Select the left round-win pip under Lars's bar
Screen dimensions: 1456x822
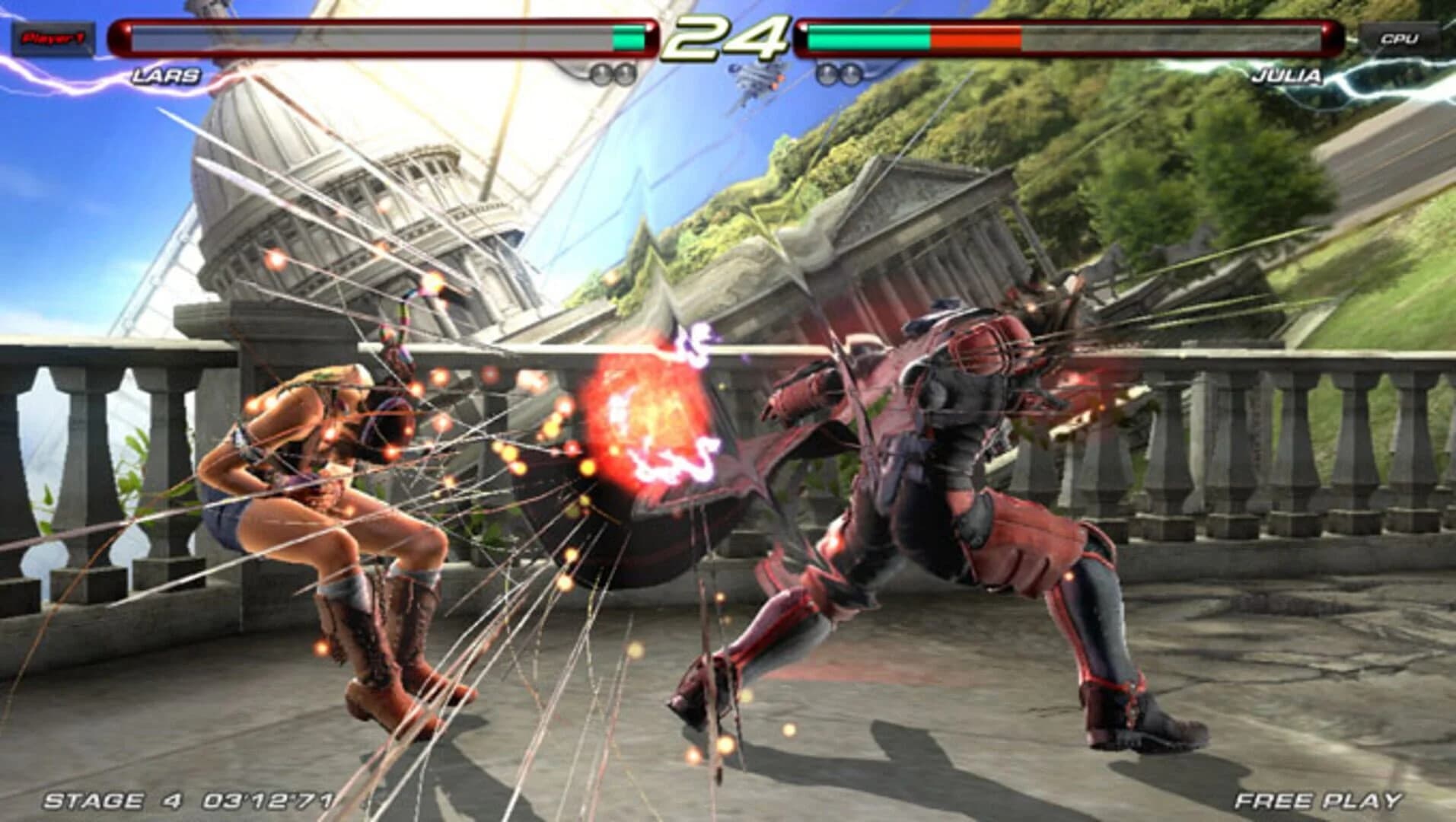pos(600,74)
